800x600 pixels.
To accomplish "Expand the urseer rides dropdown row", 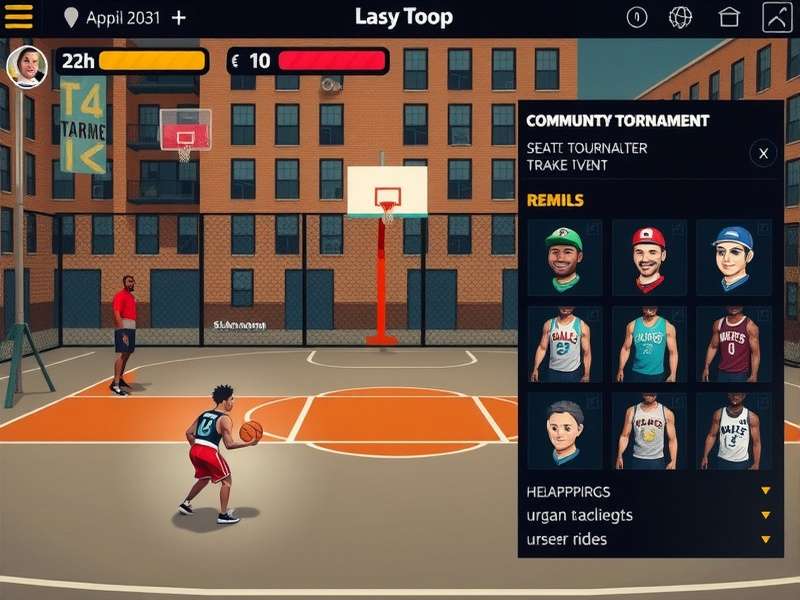I will pos(765,539).
